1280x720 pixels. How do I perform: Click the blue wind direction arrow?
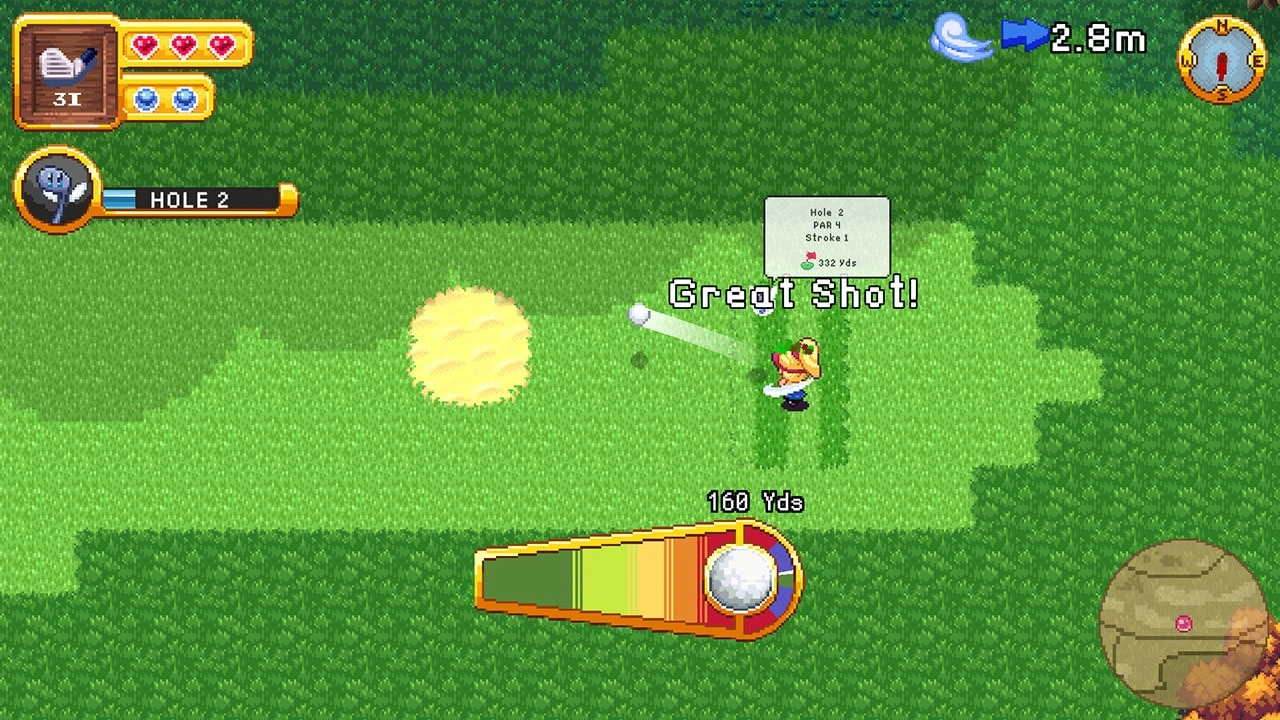click(x=1022, y=35)
